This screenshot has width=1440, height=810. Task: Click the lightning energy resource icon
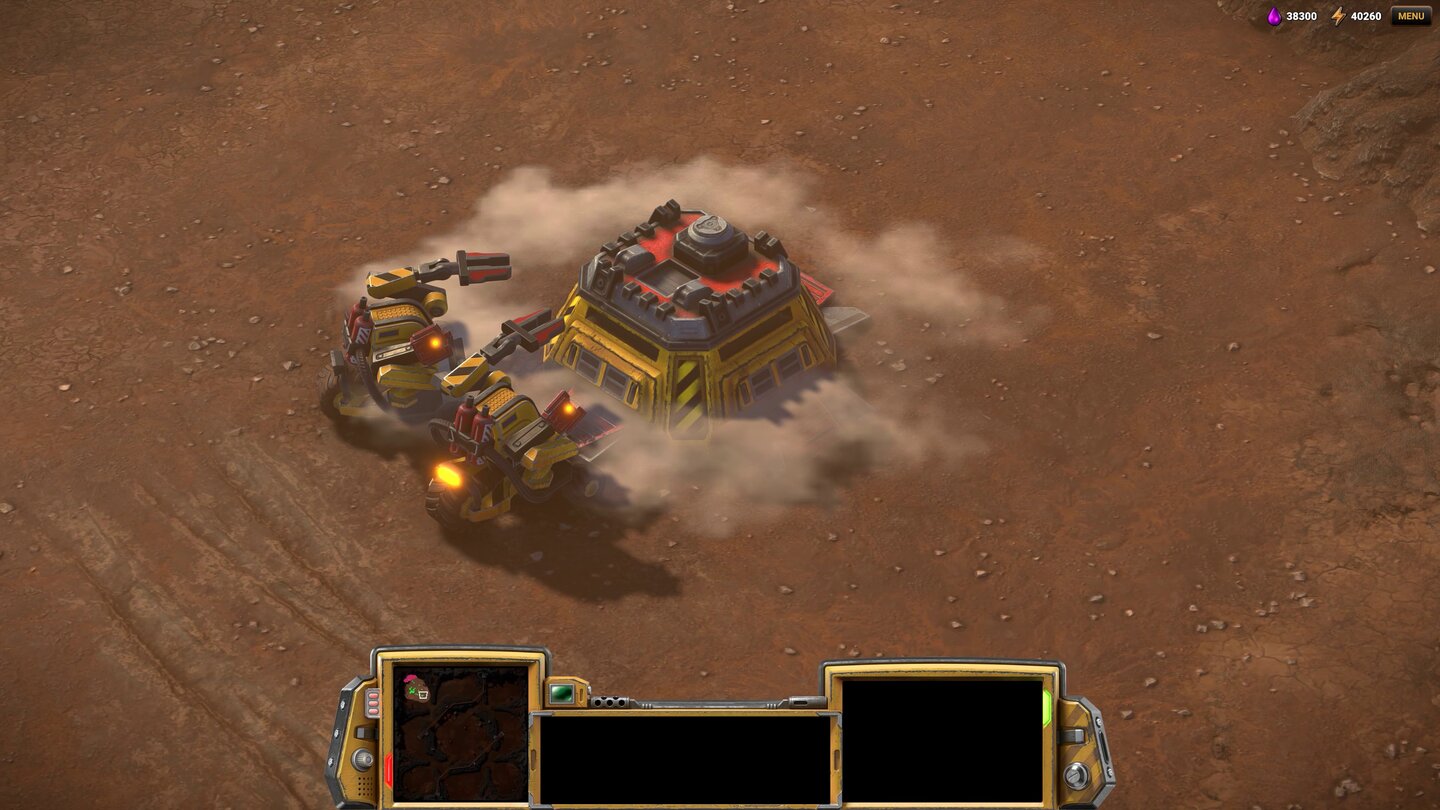pyautogui.click(x=1338, y=16)
